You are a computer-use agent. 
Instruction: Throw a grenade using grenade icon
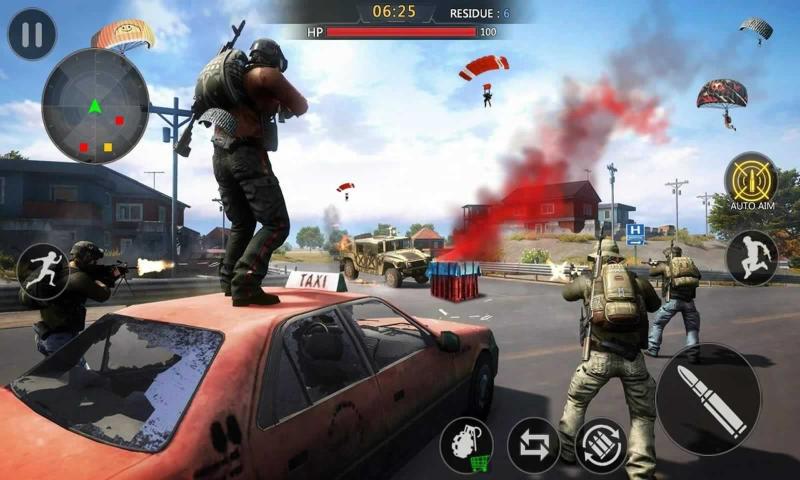pyautogui.click(x=466, y=445)
